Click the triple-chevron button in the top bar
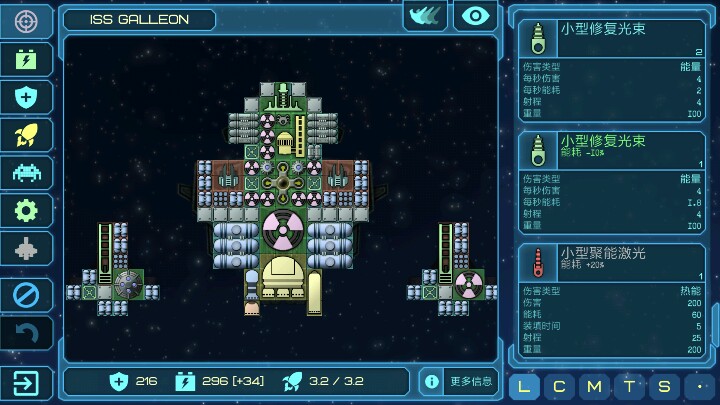Screen dimensions: 720x405 425,16
